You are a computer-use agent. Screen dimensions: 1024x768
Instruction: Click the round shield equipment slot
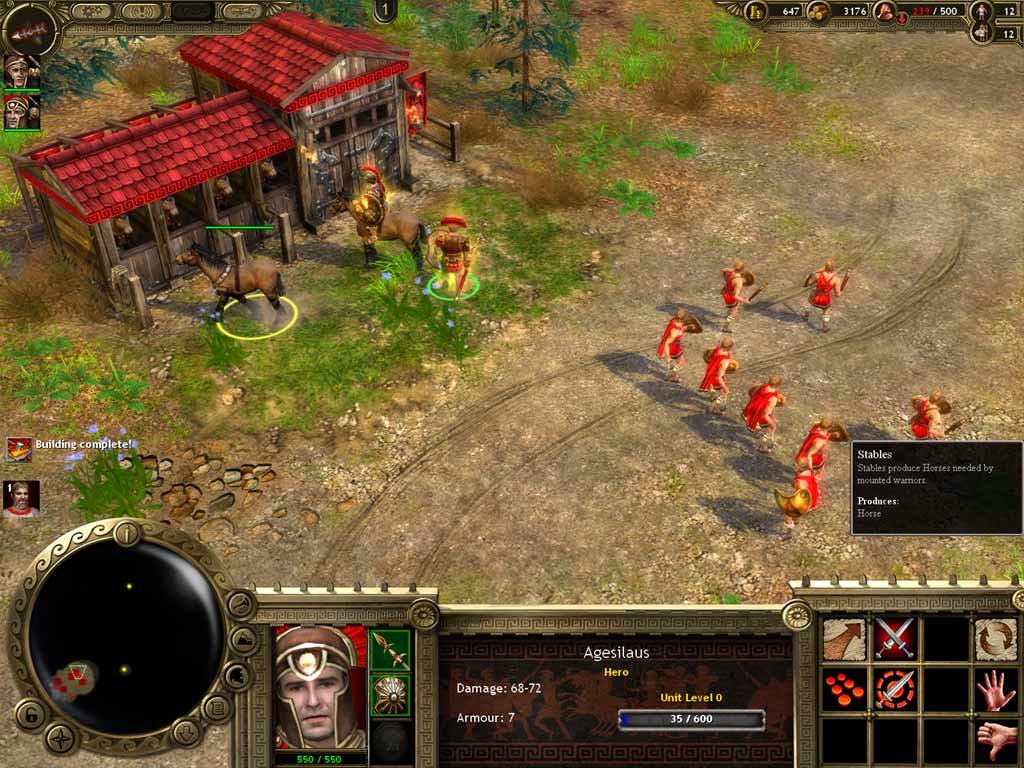click(x=391, y=696)
